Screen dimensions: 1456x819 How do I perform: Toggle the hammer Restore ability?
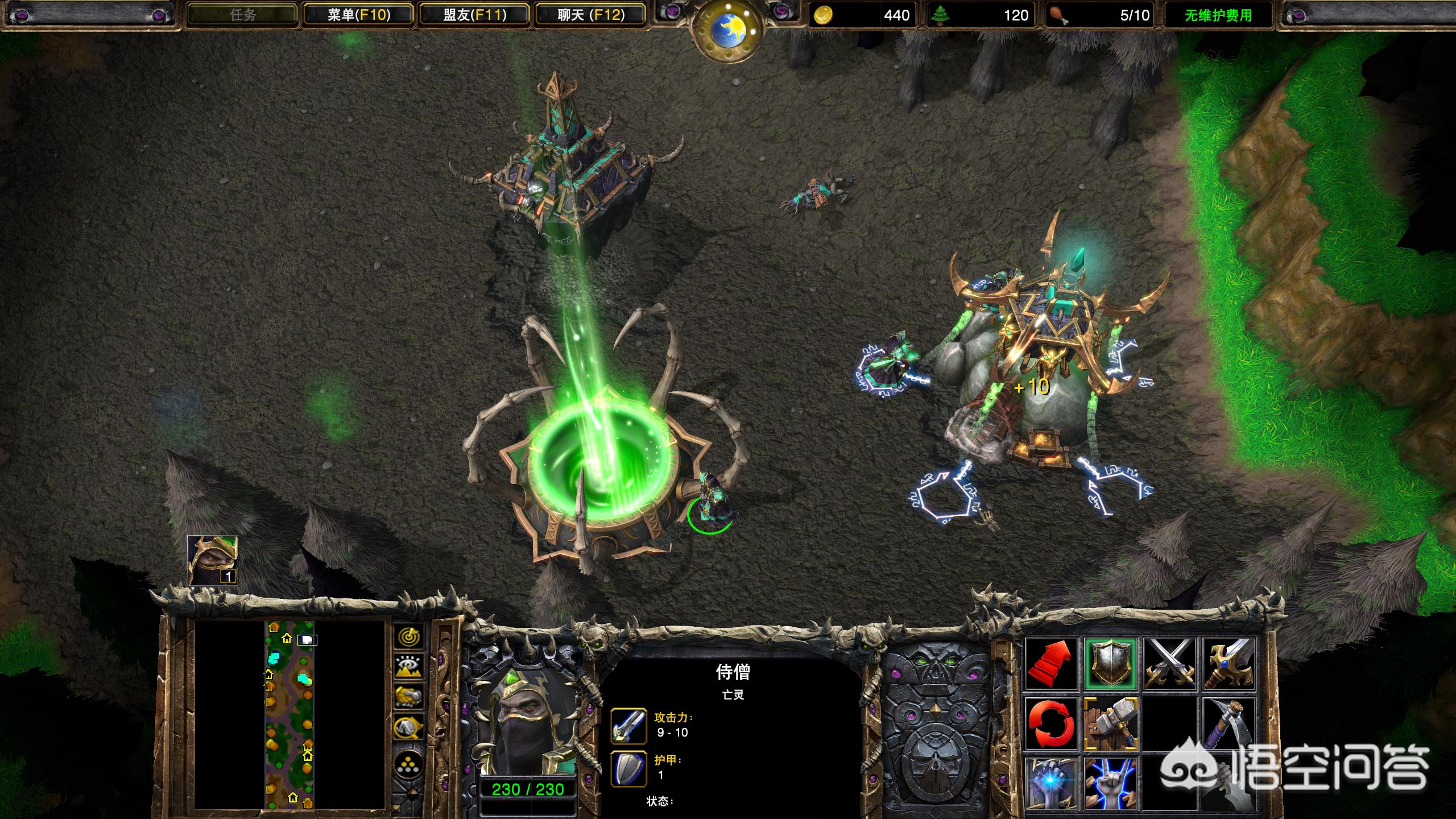(x=1110, y=723)
